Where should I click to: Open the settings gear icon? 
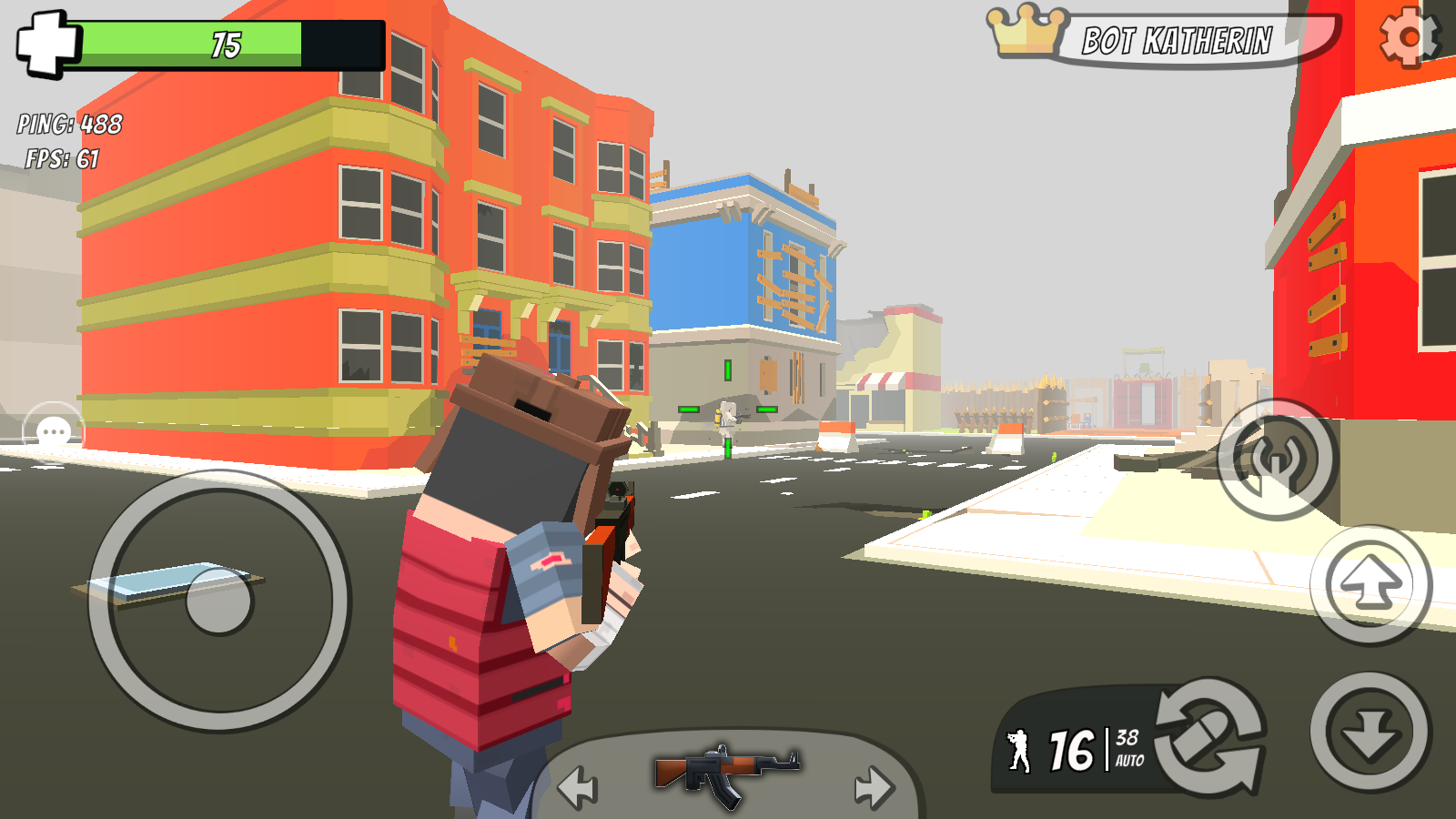click(1409, 37)
